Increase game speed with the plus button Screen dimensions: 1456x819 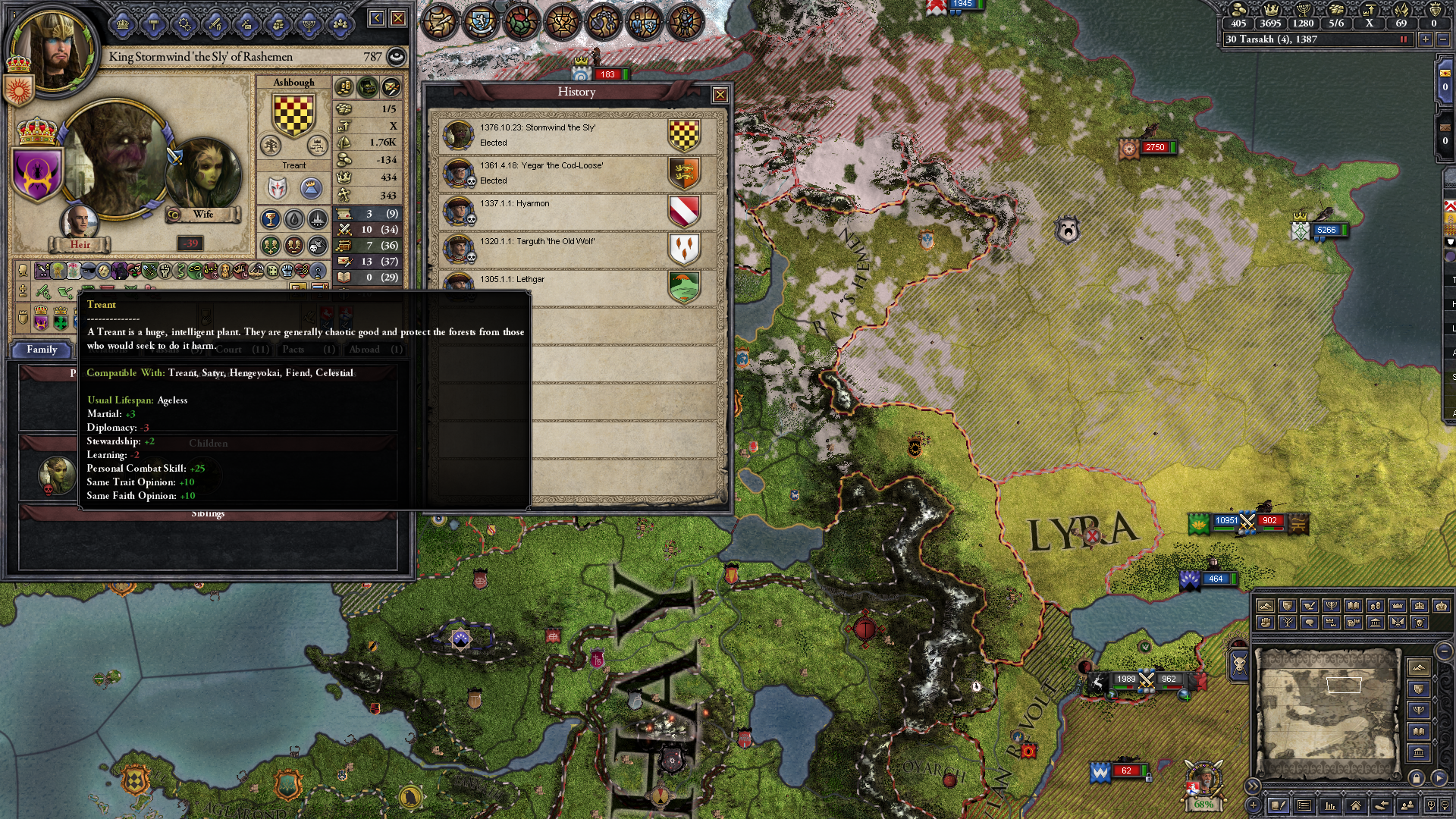[x=1426, y=39]
